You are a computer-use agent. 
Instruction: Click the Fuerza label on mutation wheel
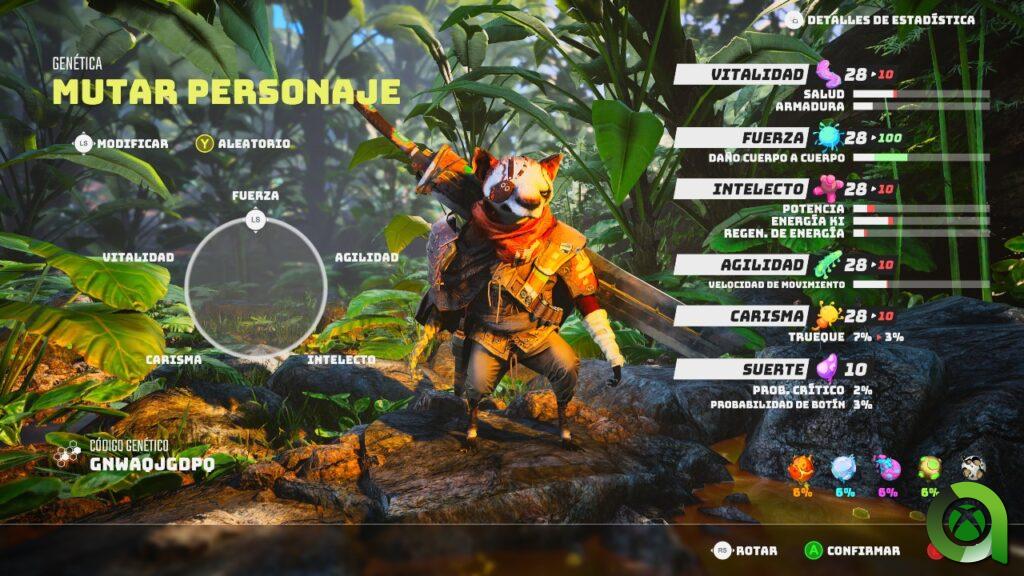255,195
